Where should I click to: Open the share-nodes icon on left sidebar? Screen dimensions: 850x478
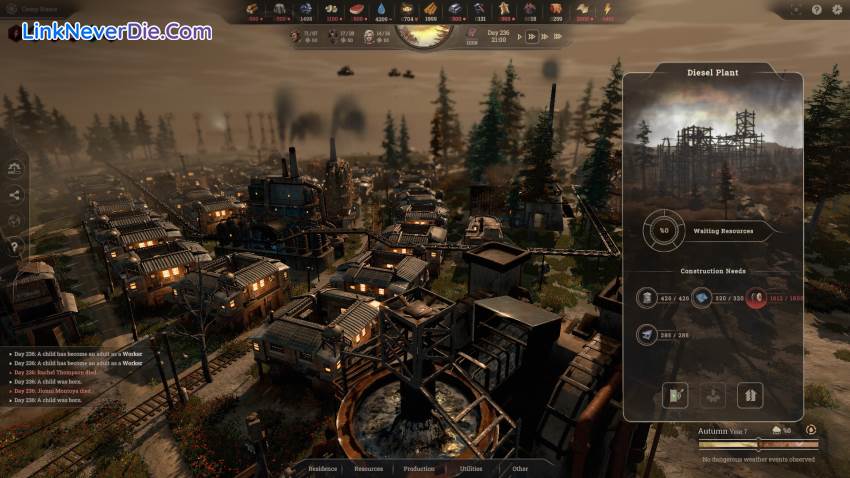14,195
